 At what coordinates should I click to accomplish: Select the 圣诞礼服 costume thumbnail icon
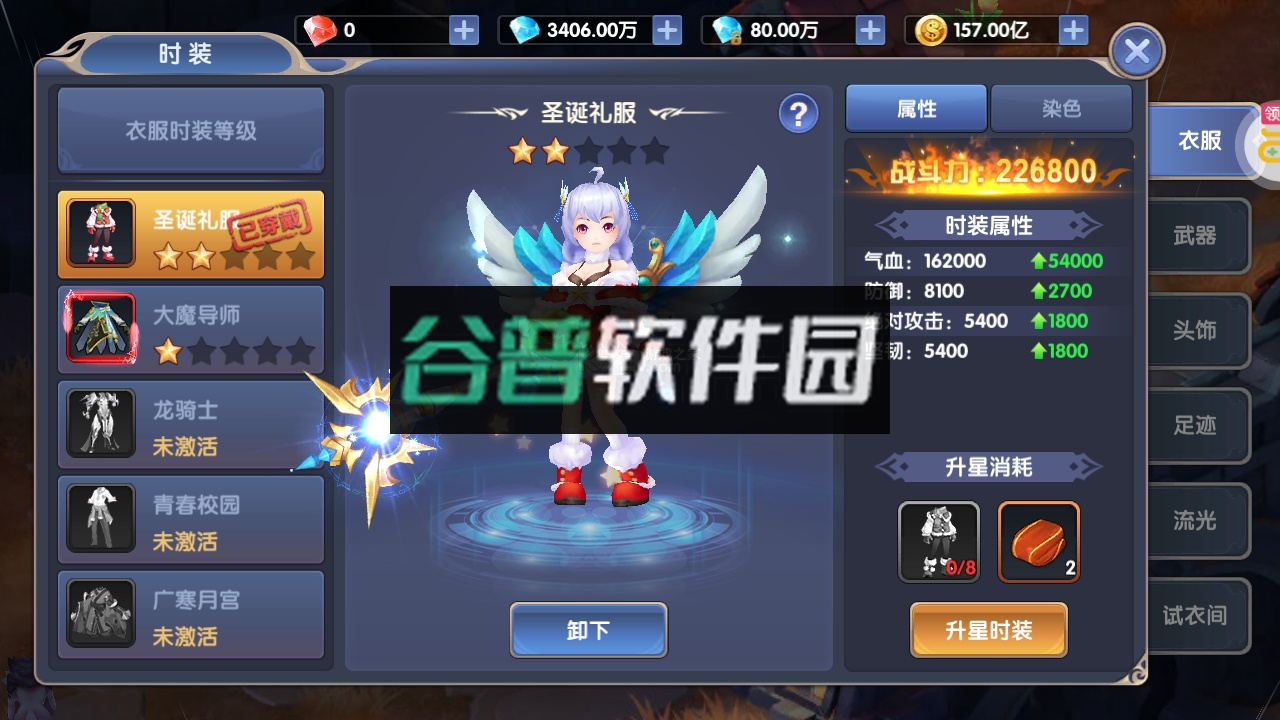click(99, 232)
